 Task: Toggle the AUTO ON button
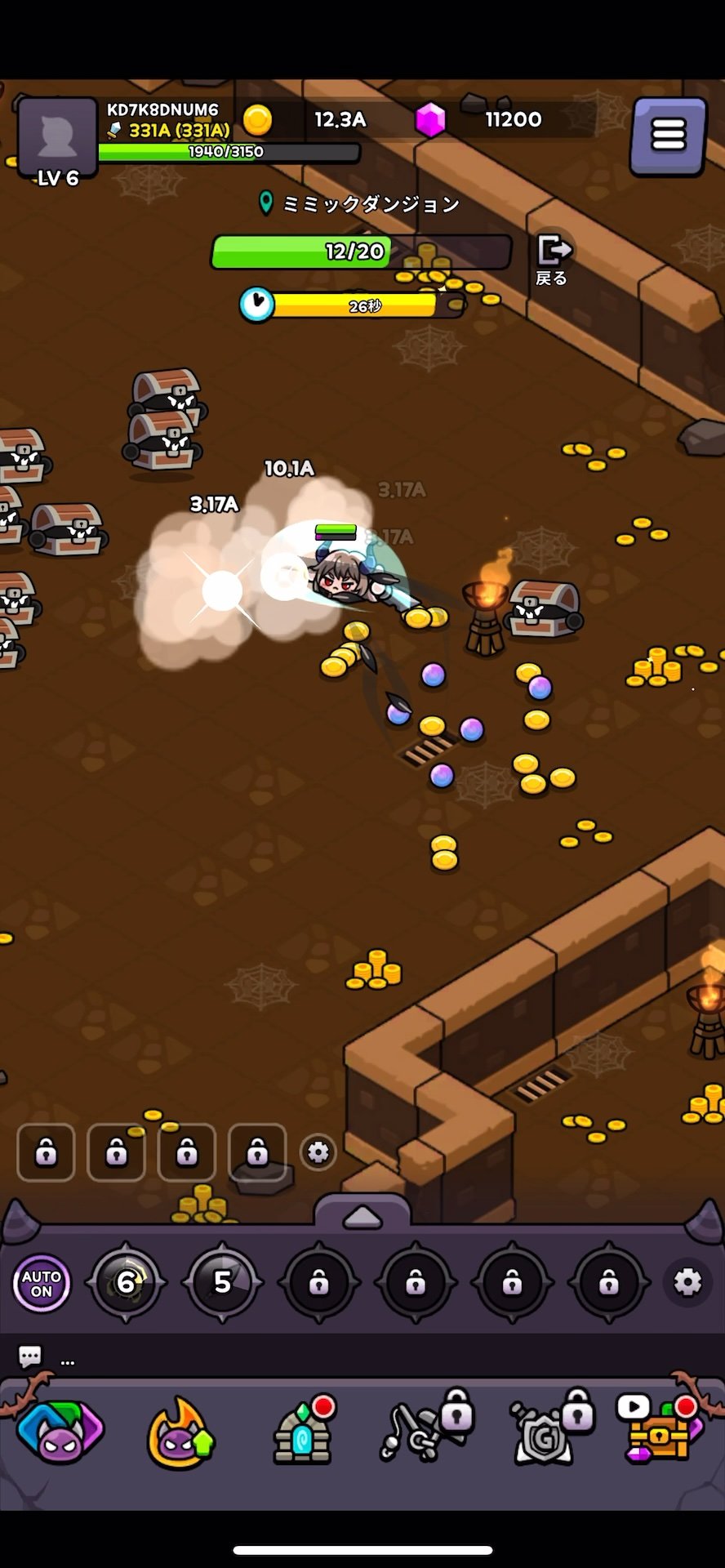click(42, 1283)
